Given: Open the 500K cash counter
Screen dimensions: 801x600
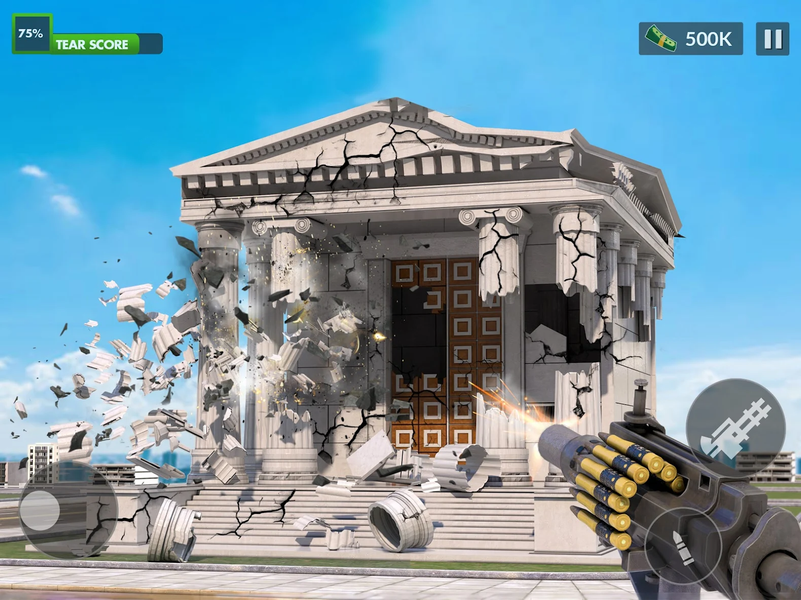Looking at the screenshot, I should [691, 39].
